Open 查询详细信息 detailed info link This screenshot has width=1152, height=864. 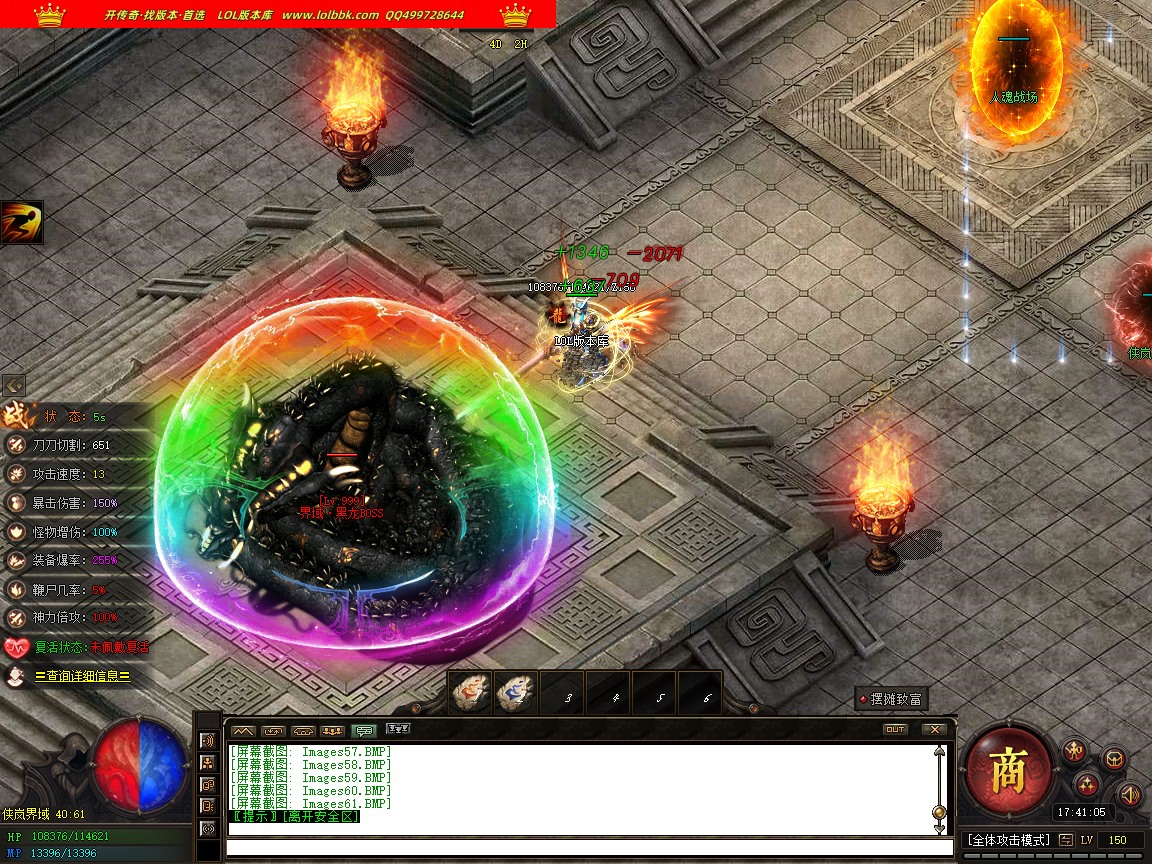tap(83, 676)
